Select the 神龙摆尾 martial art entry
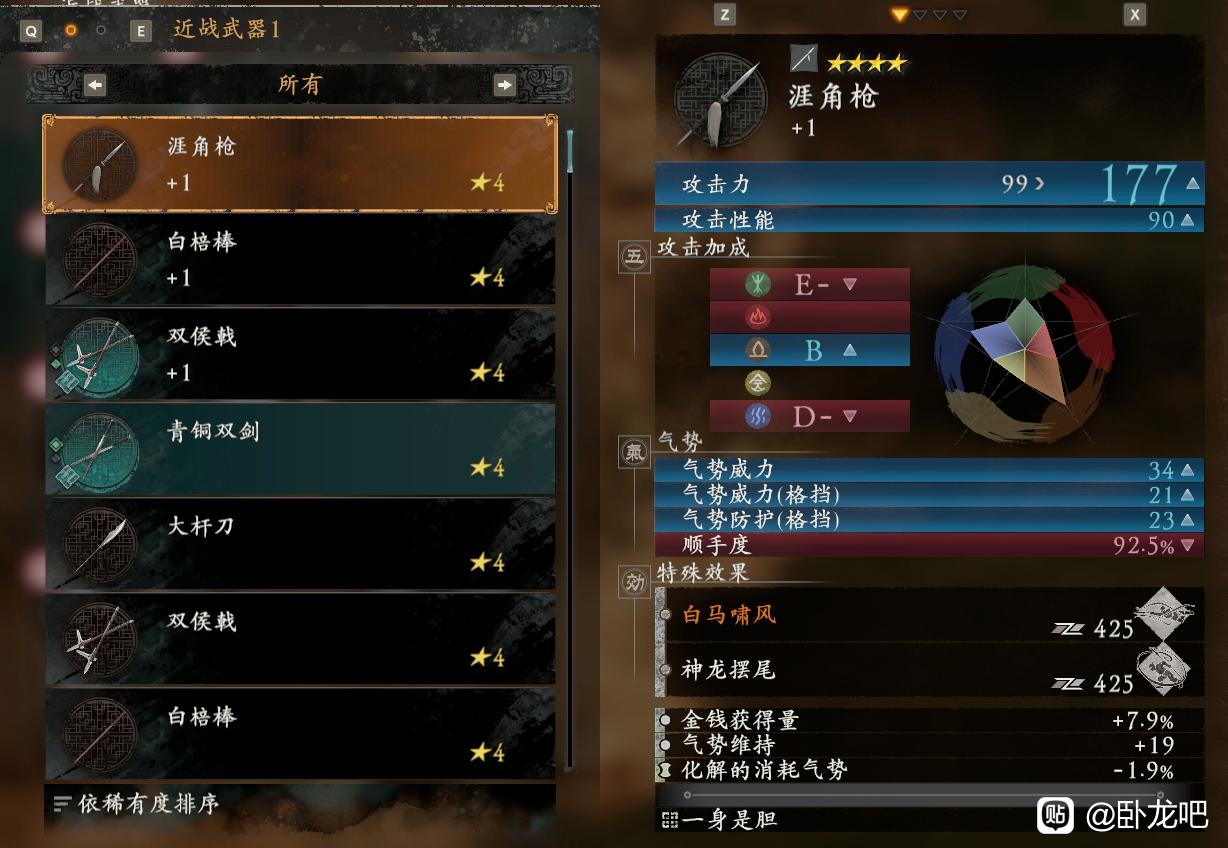1228x848 pixels. [x=729, y=670]
